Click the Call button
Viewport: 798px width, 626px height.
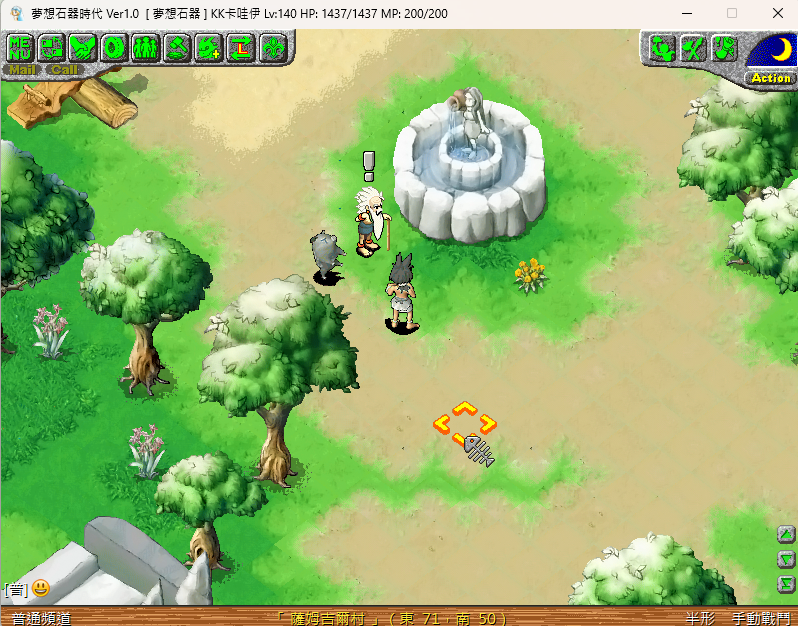(64, 70)
